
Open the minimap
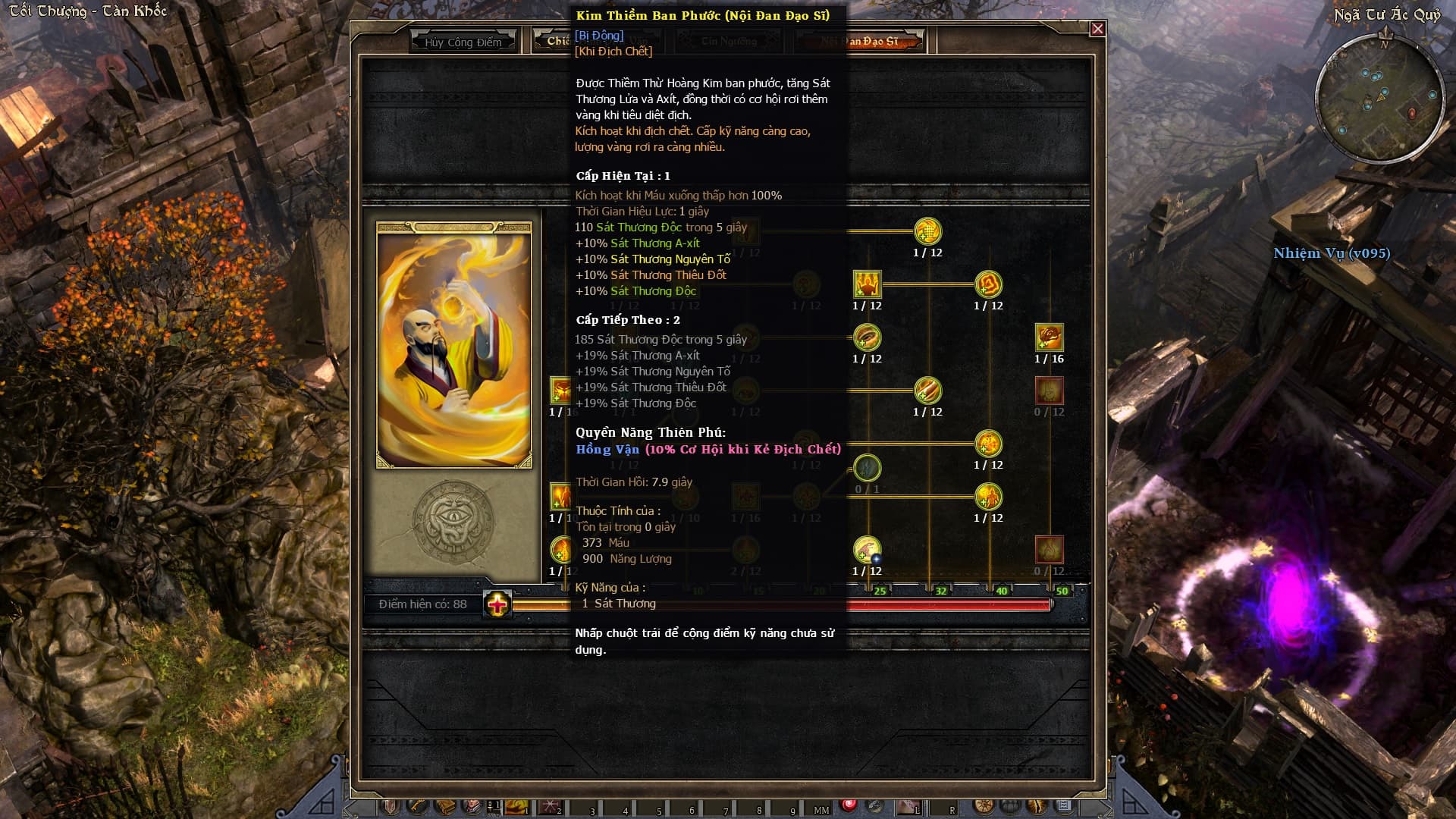click(x=1381, y=99)
